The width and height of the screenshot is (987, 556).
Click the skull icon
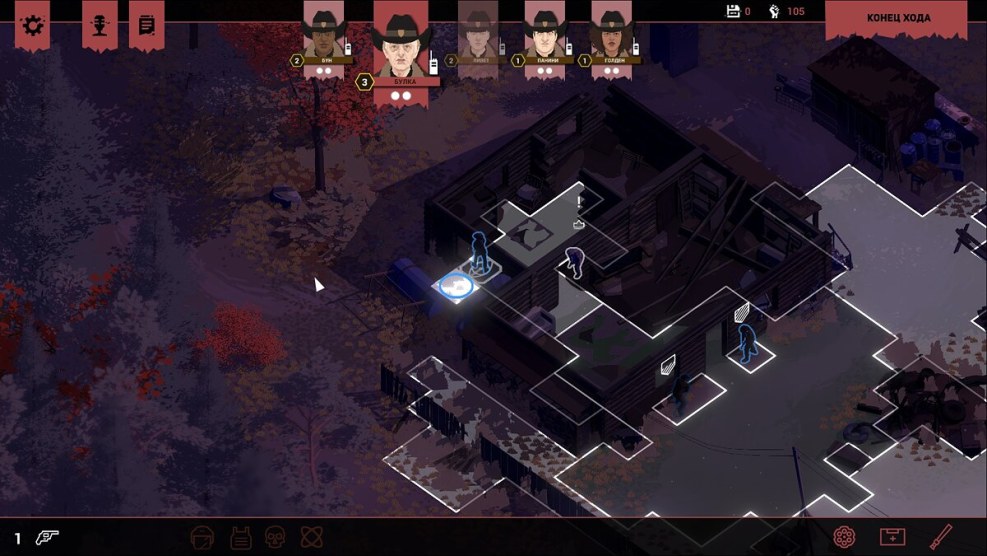pyautogui.click(x=275, y=537)
